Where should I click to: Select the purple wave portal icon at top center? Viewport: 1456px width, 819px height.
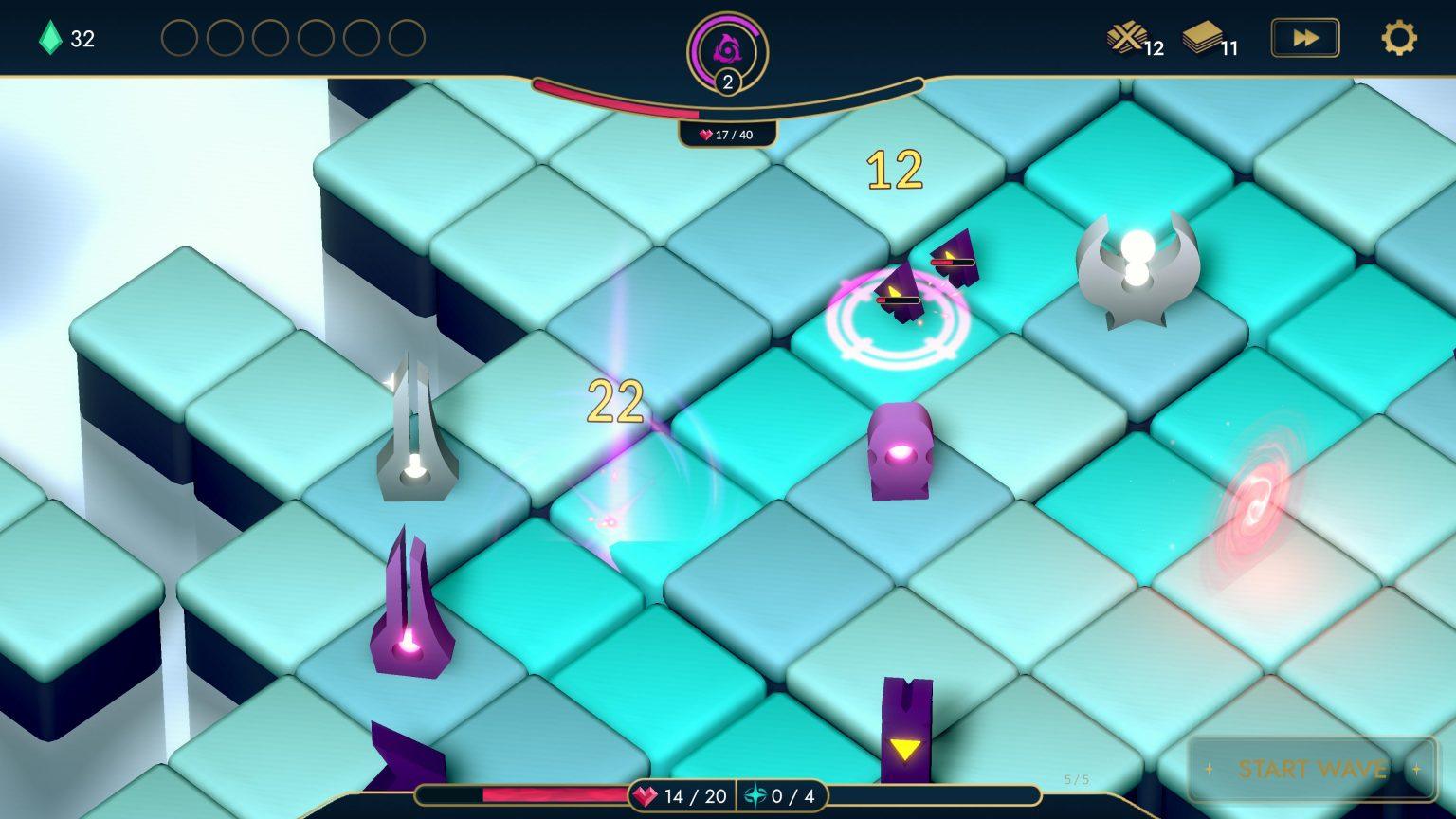click(x=726, y=45)
